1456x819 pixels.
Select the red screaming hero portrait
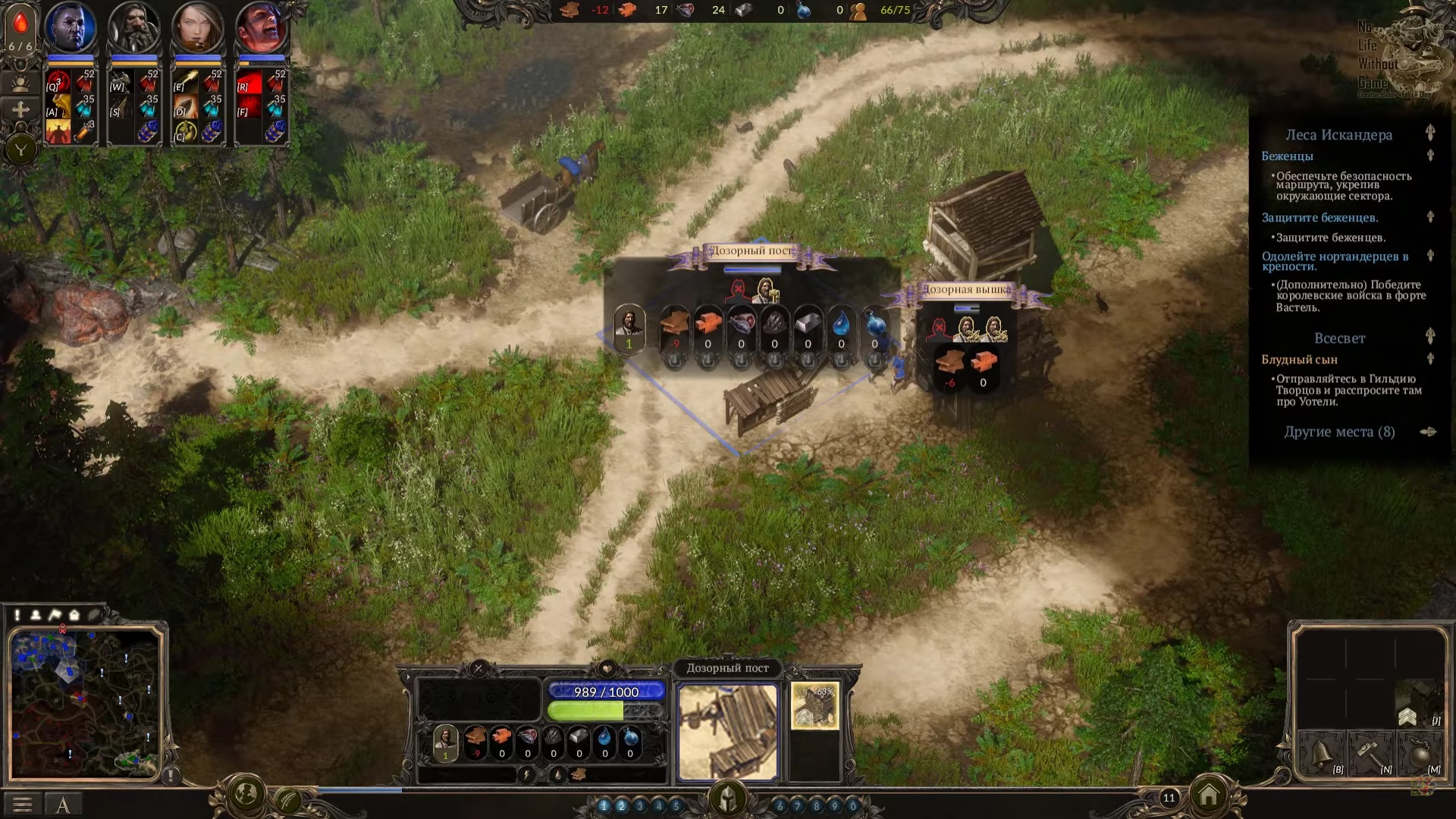262,27
